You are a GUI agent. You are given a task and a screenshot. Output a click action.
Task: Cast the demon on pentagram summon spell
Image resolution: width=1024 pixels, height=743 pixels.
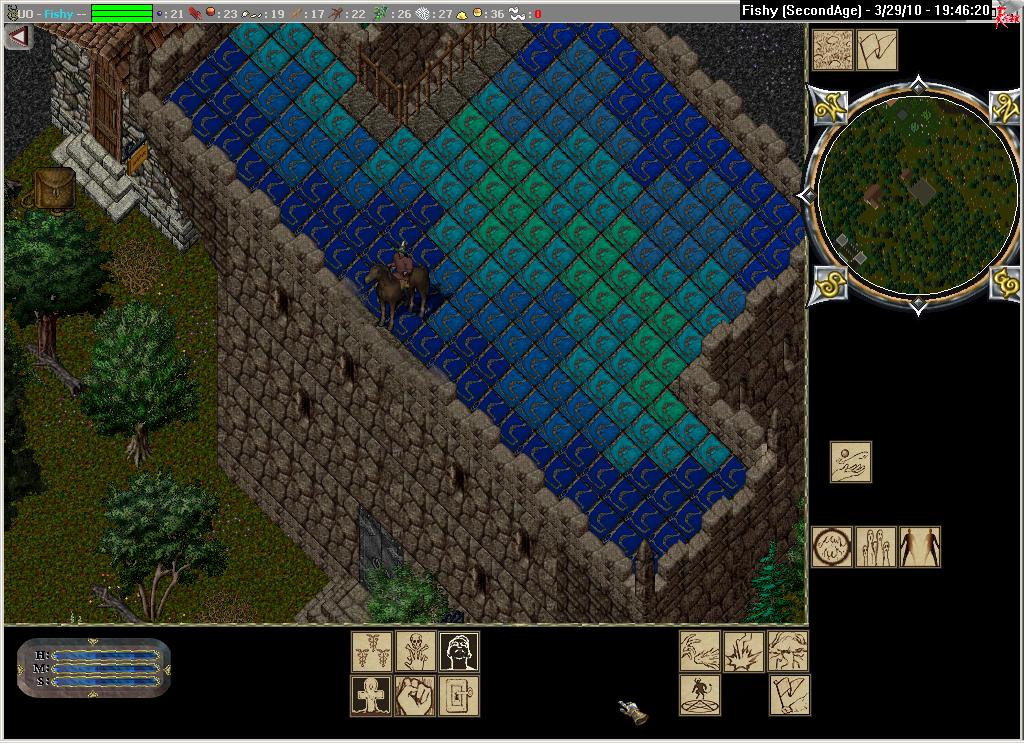(x=700, y=695)
